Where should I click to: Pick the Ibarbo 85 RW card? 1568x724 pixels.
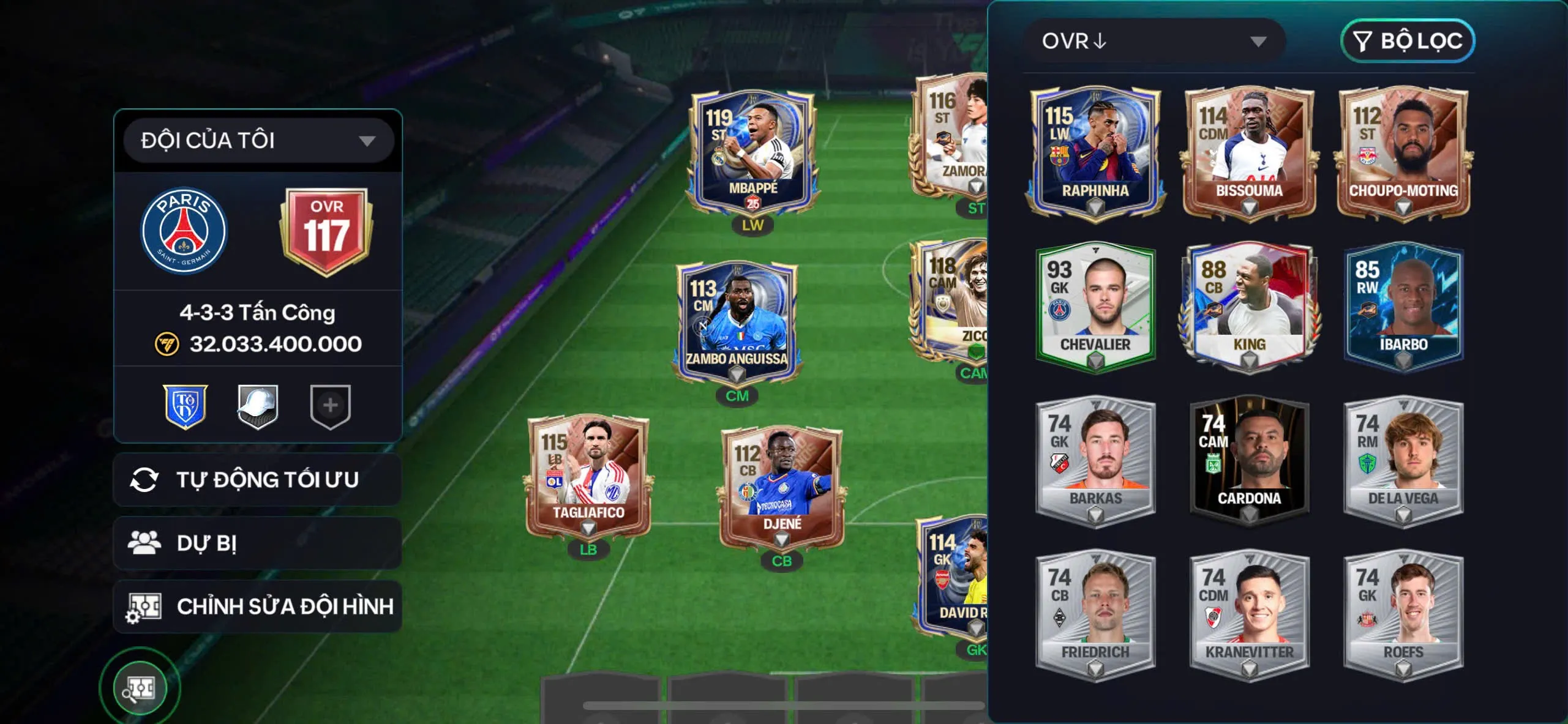pos(1403,306)
